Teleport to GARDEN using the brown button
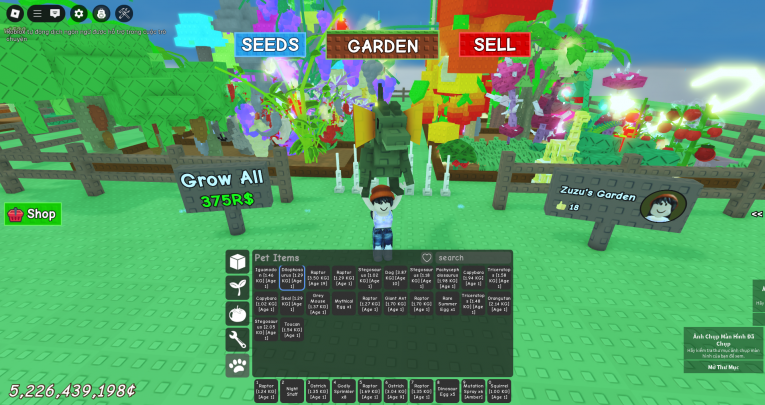 (x=382, y=46)
